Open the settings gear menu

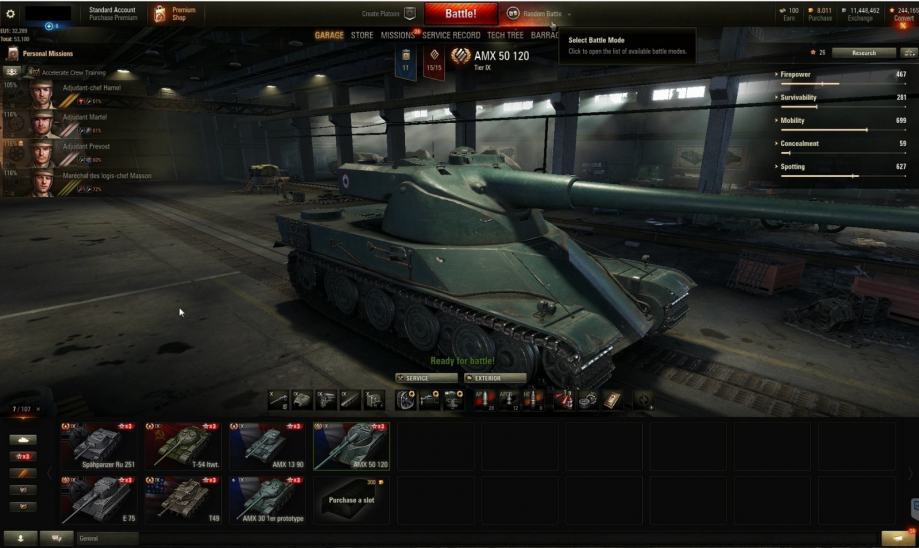(x=11, y=13)
